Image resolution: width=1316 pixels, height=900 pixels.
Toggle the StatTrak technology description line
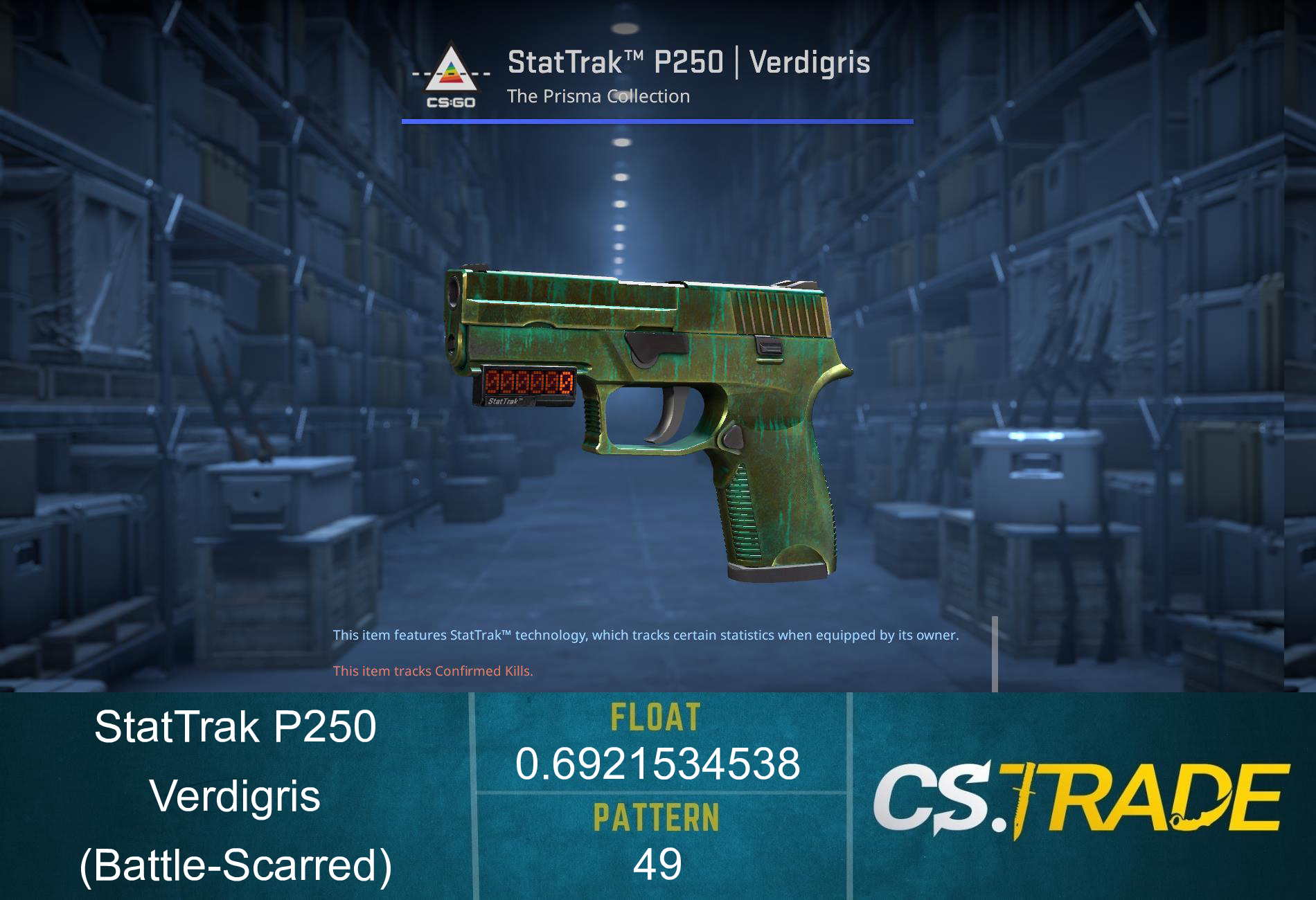click(x=646, y=633)
